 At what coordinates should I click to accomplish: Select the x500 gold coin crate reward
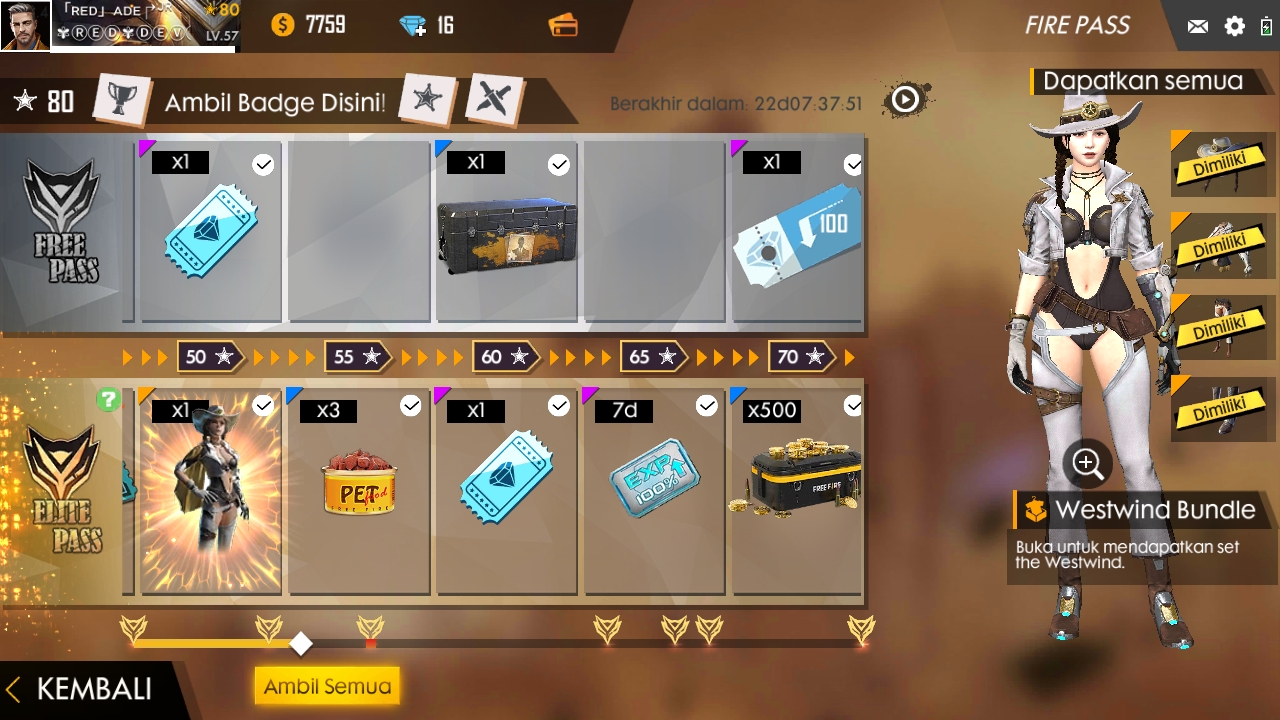pos(797,492)
